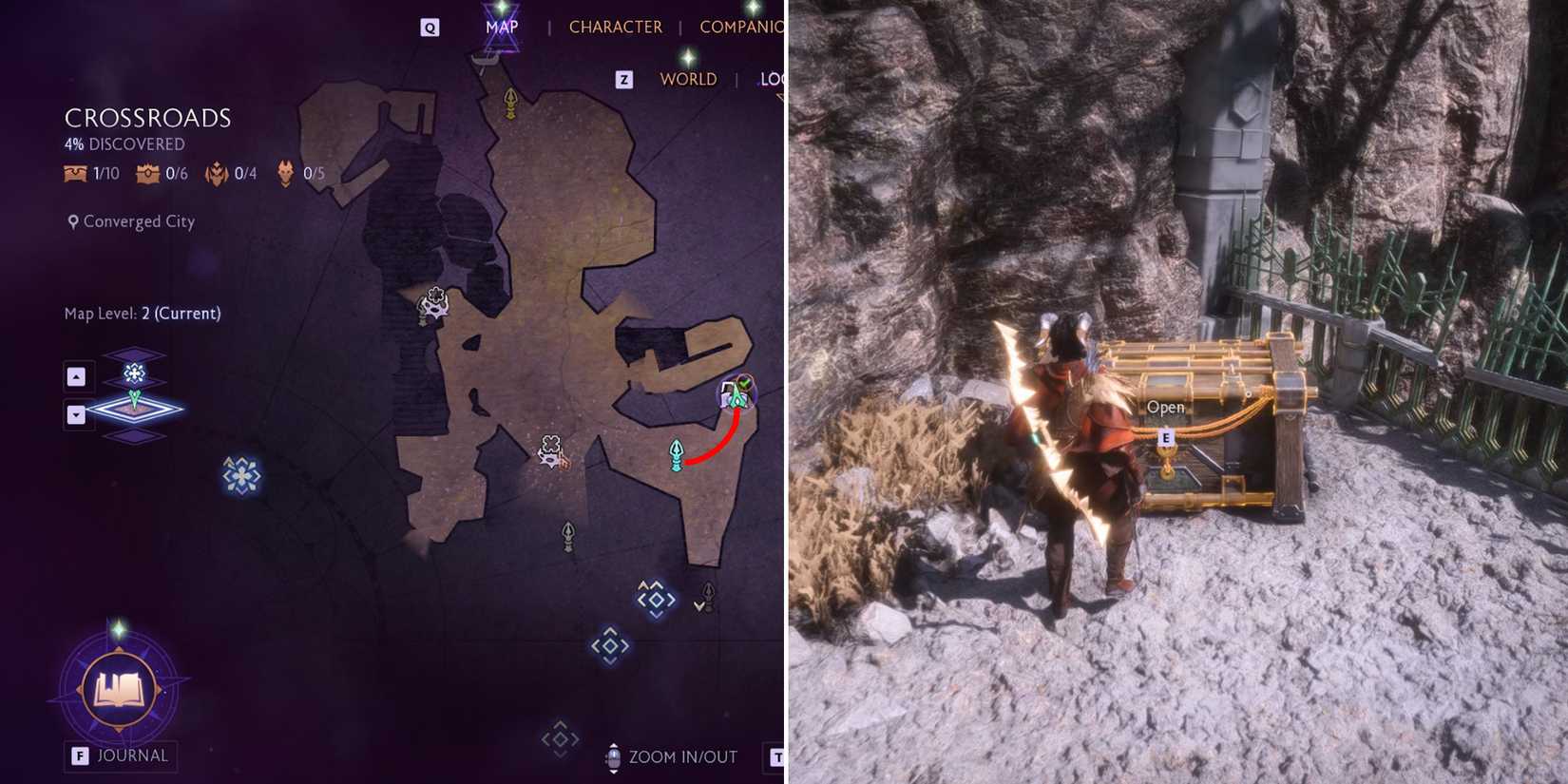The image size is (1568, 784).
Task: Switch map level with the up arrow toggle
Action: [78, 376]
